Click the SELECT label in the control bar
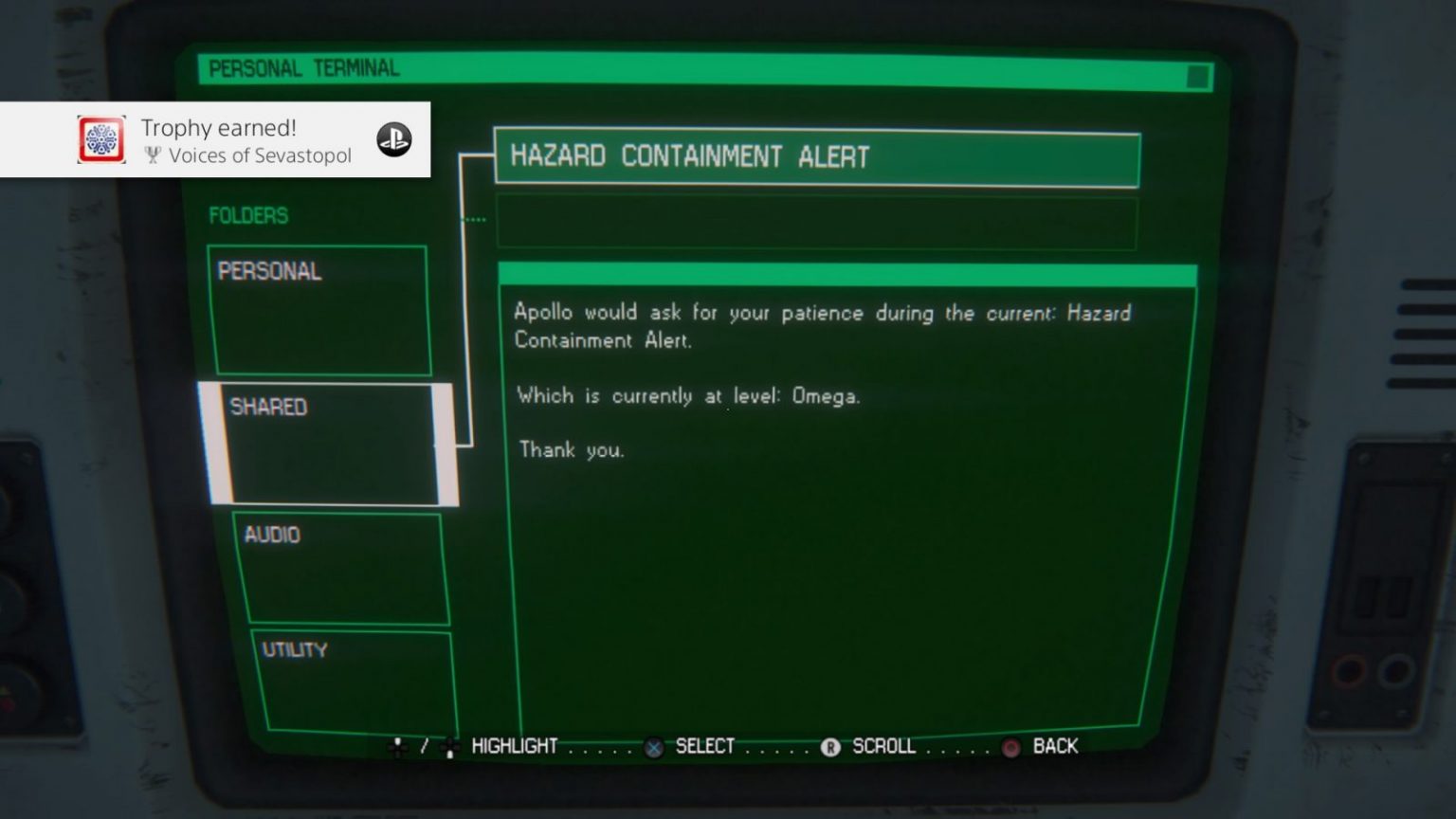 (x=705, y=747)
